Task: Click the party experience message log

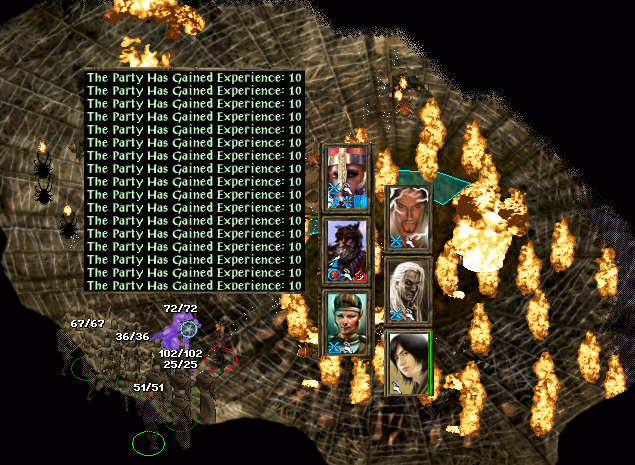Action: tap(194, 180)
